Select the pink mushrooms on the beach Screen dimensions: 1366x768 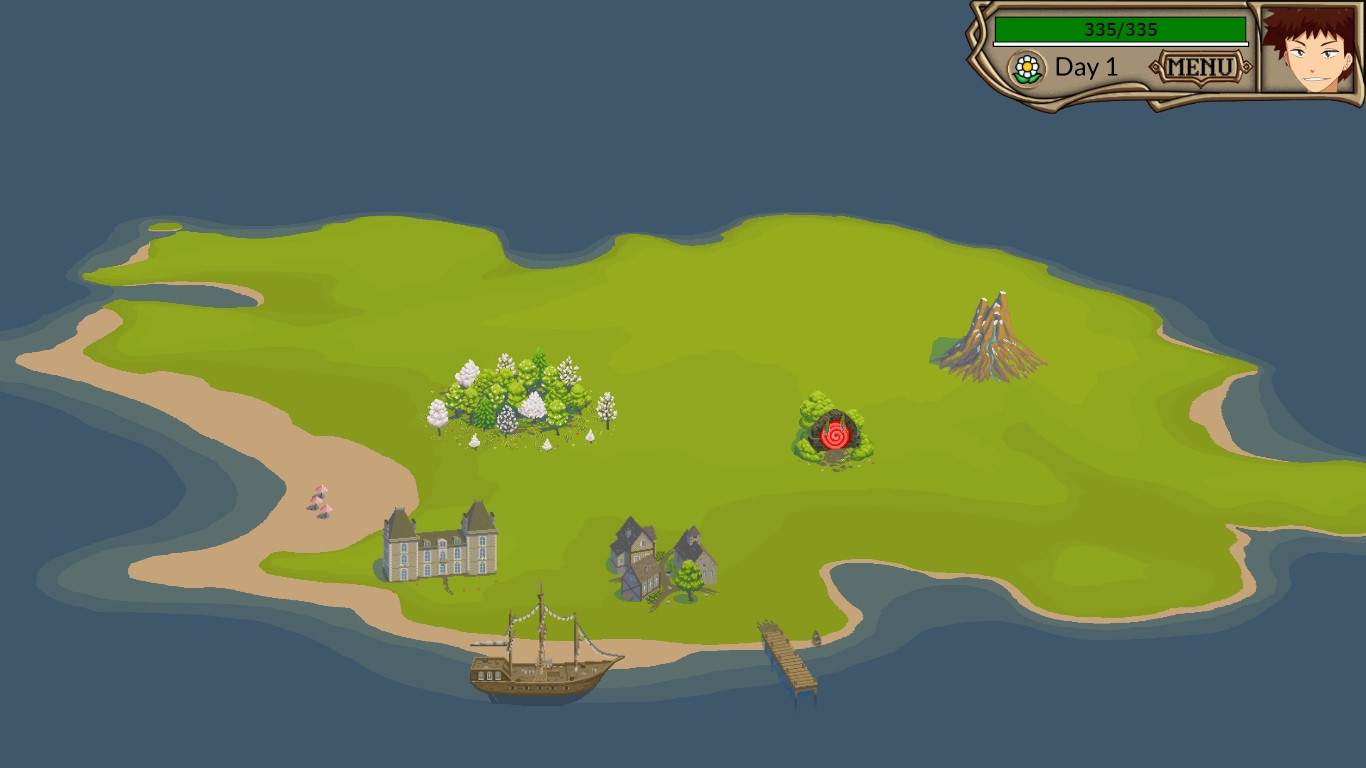(x=320, y=500)
